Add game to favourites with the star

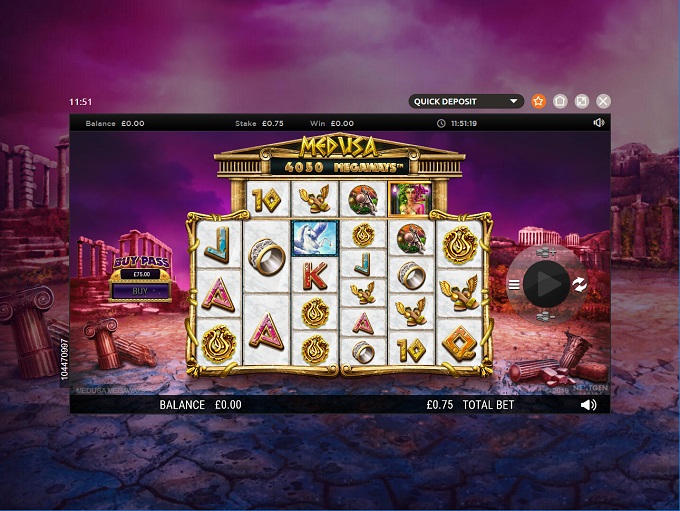coord(539,101)
